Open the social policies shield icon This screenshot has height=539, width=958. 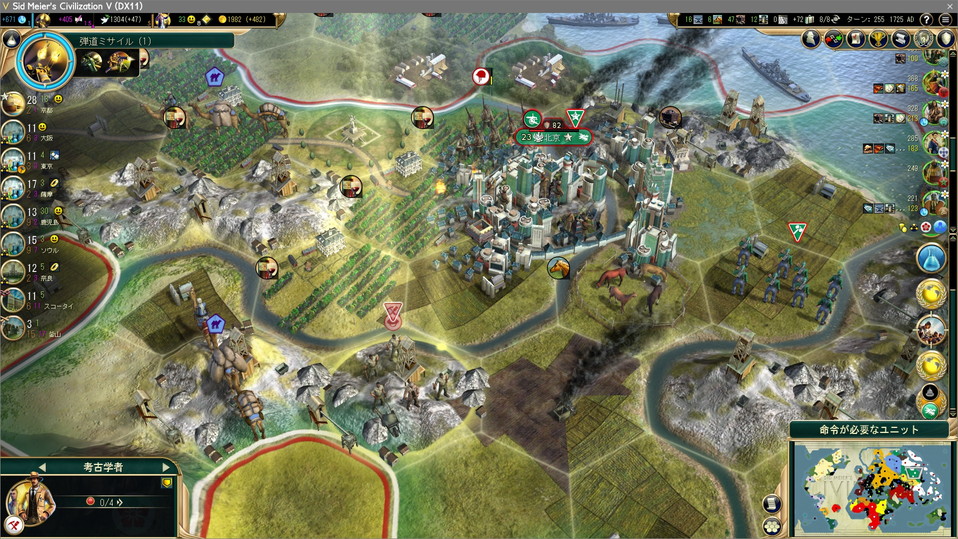click(x=946, y=39)
